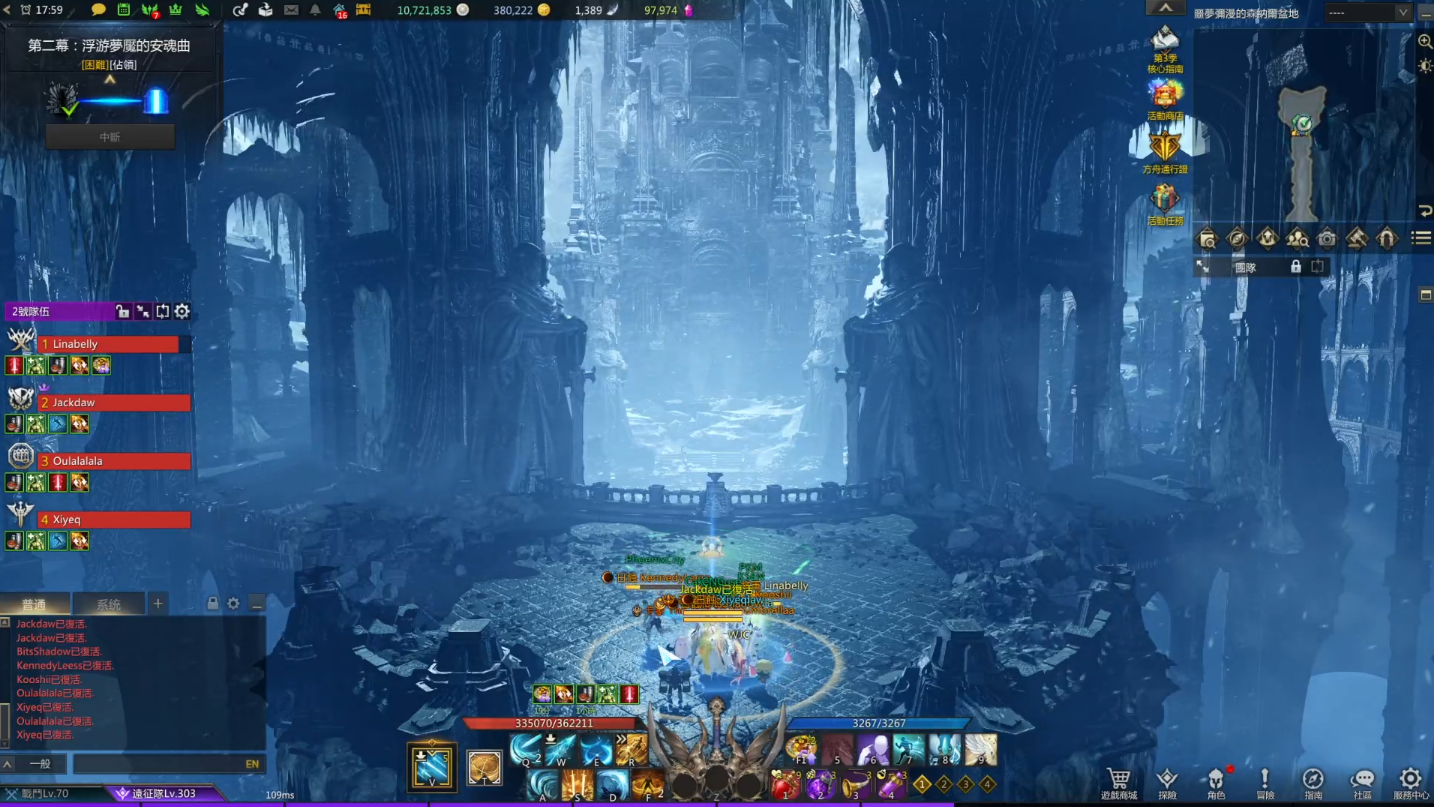Viewport: 1434px width, 807px height.
Task: Open the 一般 chat channel selector
Action: point(39,764)
